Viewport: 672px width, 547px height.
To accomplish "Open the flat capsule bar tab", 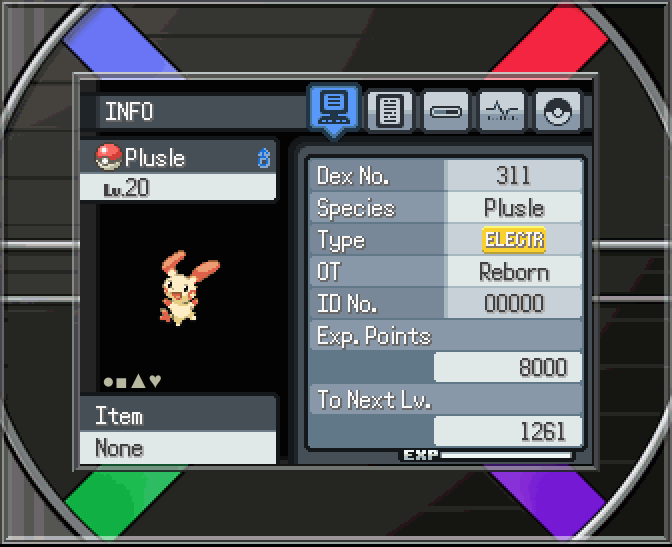I will 445,111.
